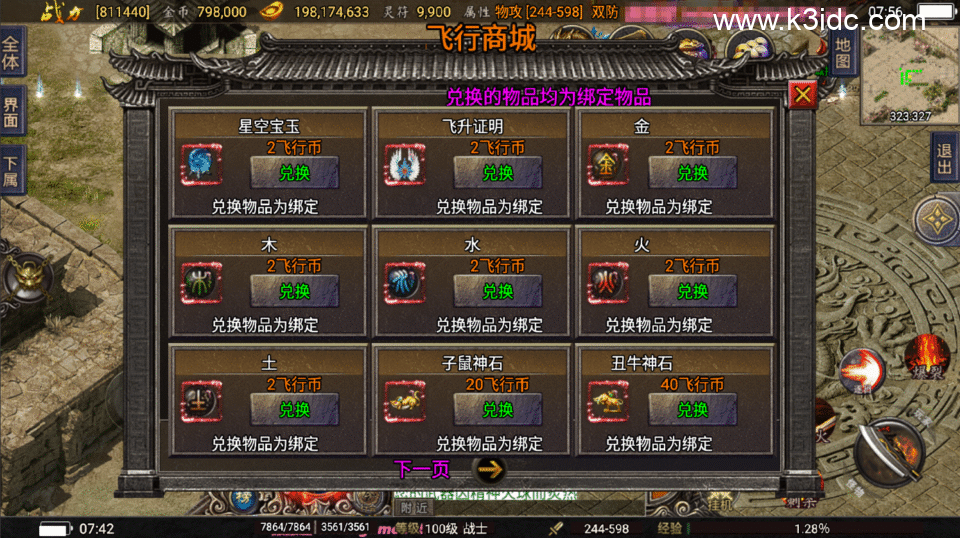Viewport: 960px width, 538px height.
Task: Select the 星空宝玉 item icon
Action: pyautogui.click(x=200, y=165)
